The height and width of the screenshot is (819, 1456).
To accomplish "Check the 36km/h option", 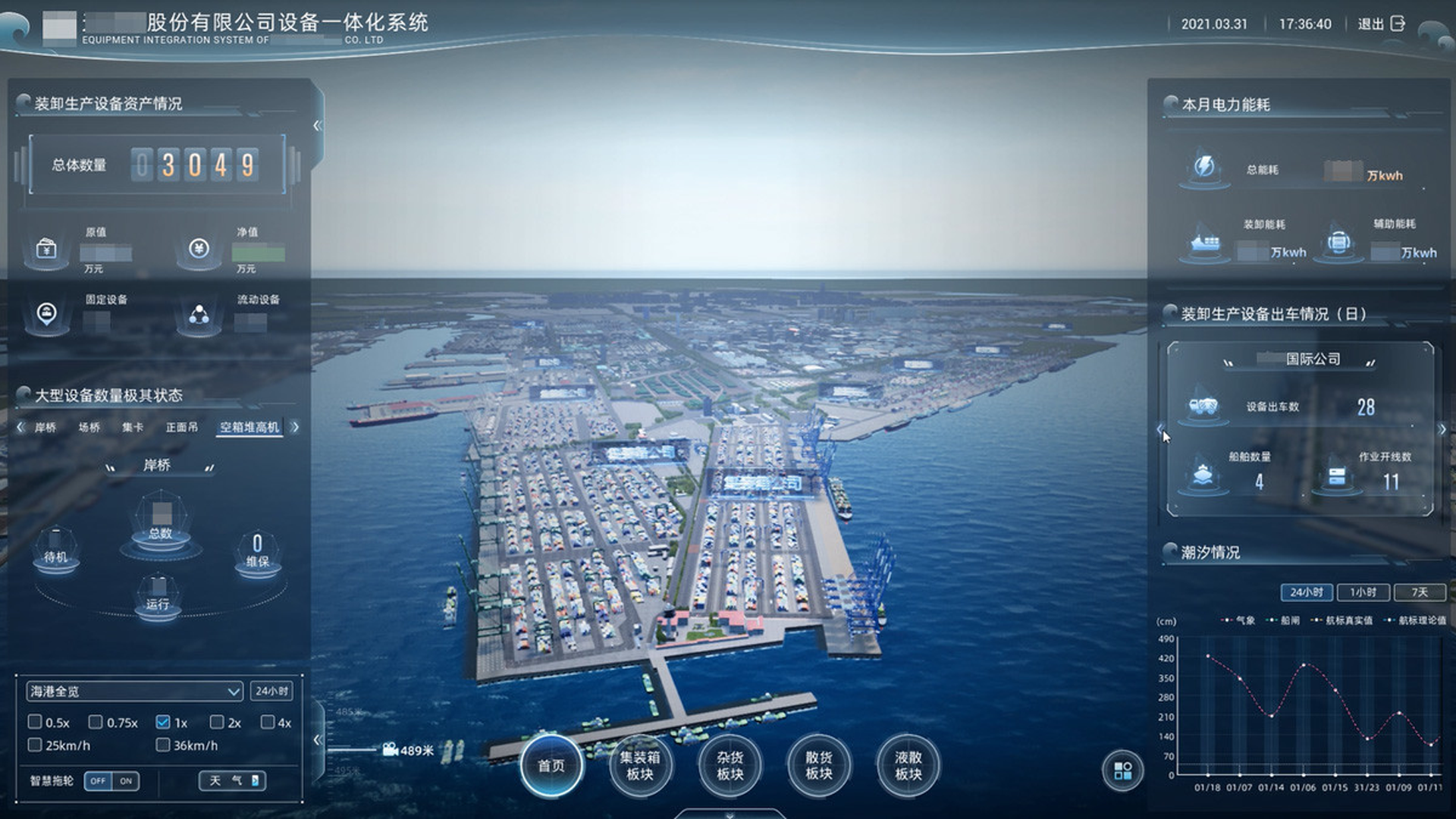I will tap(162, 745).
